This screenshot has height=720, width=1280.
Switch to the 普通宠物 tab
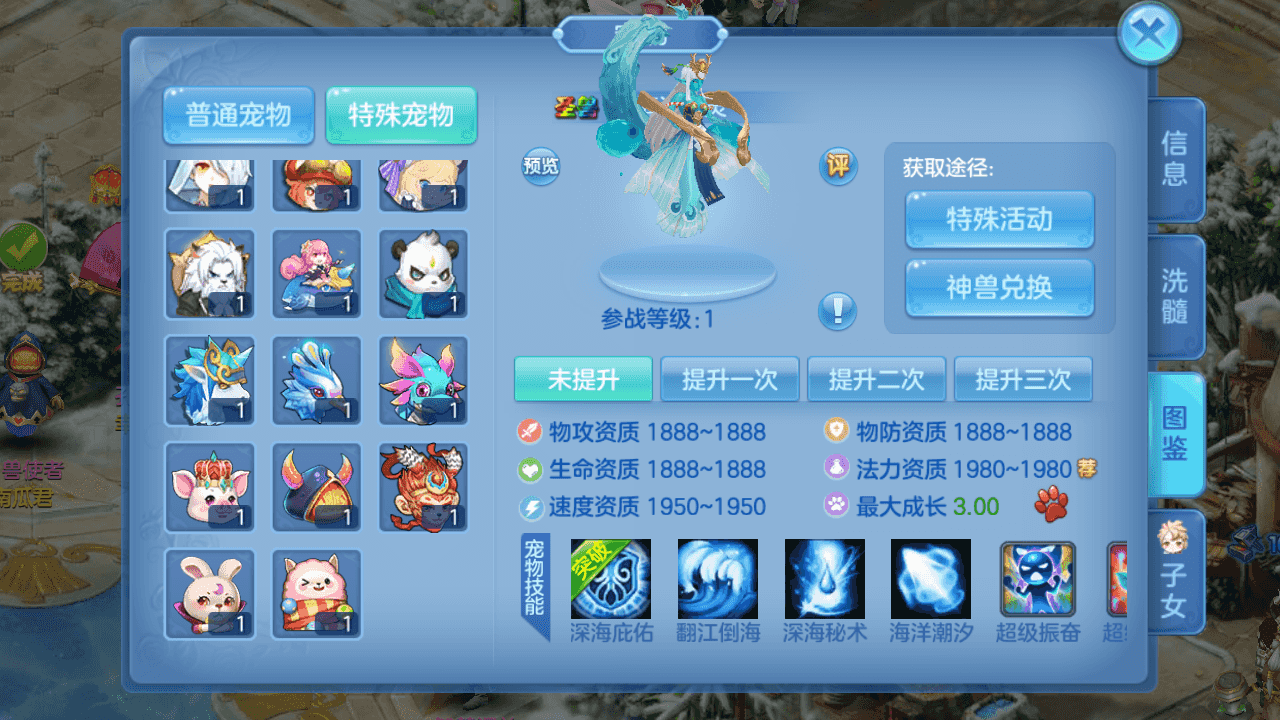tap(238, 115)
